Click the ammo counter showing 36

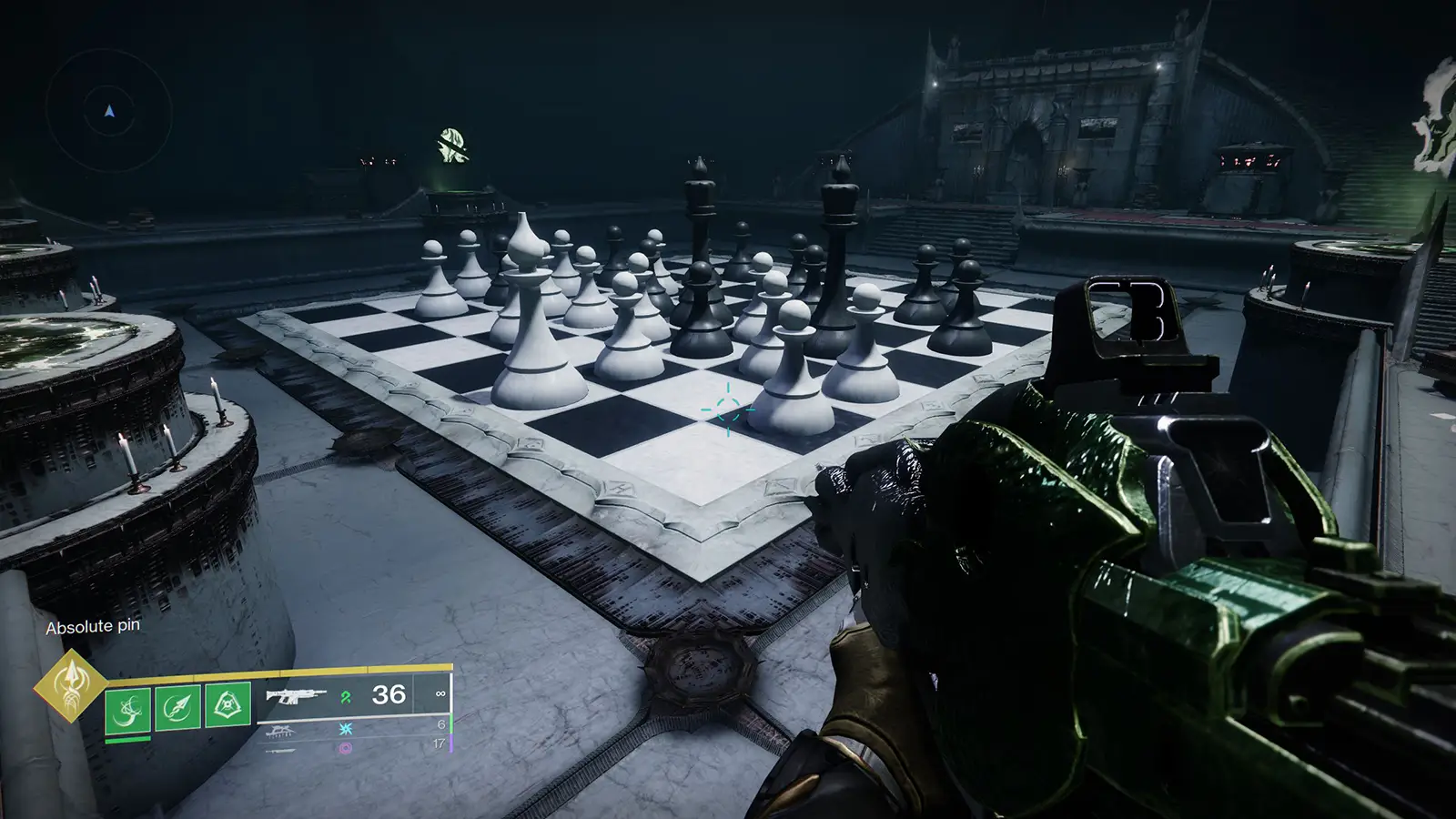(x=388, y=697)
